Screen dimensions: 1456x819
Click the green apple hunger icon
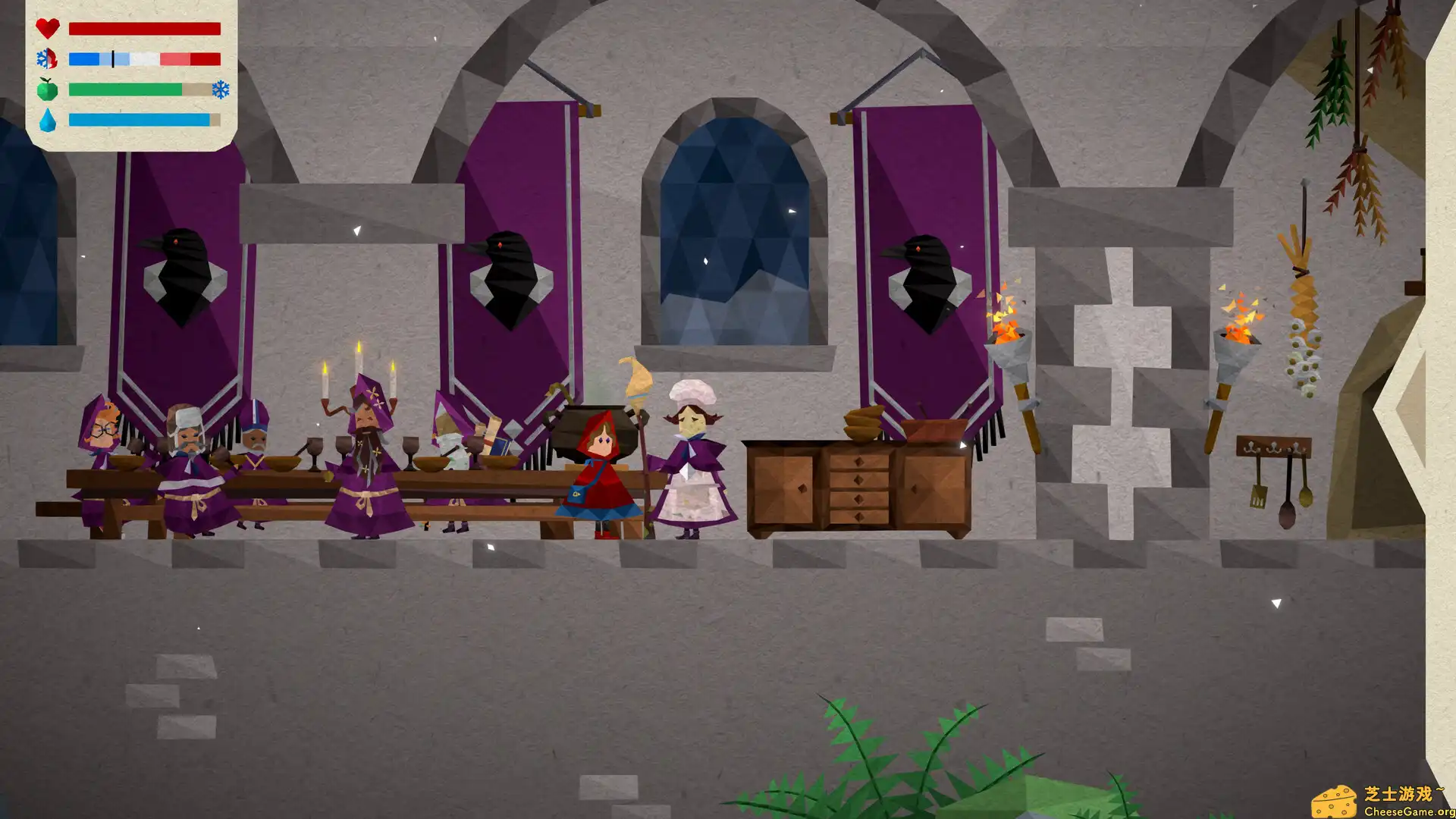pyautogui.click(x=47, y=89)
